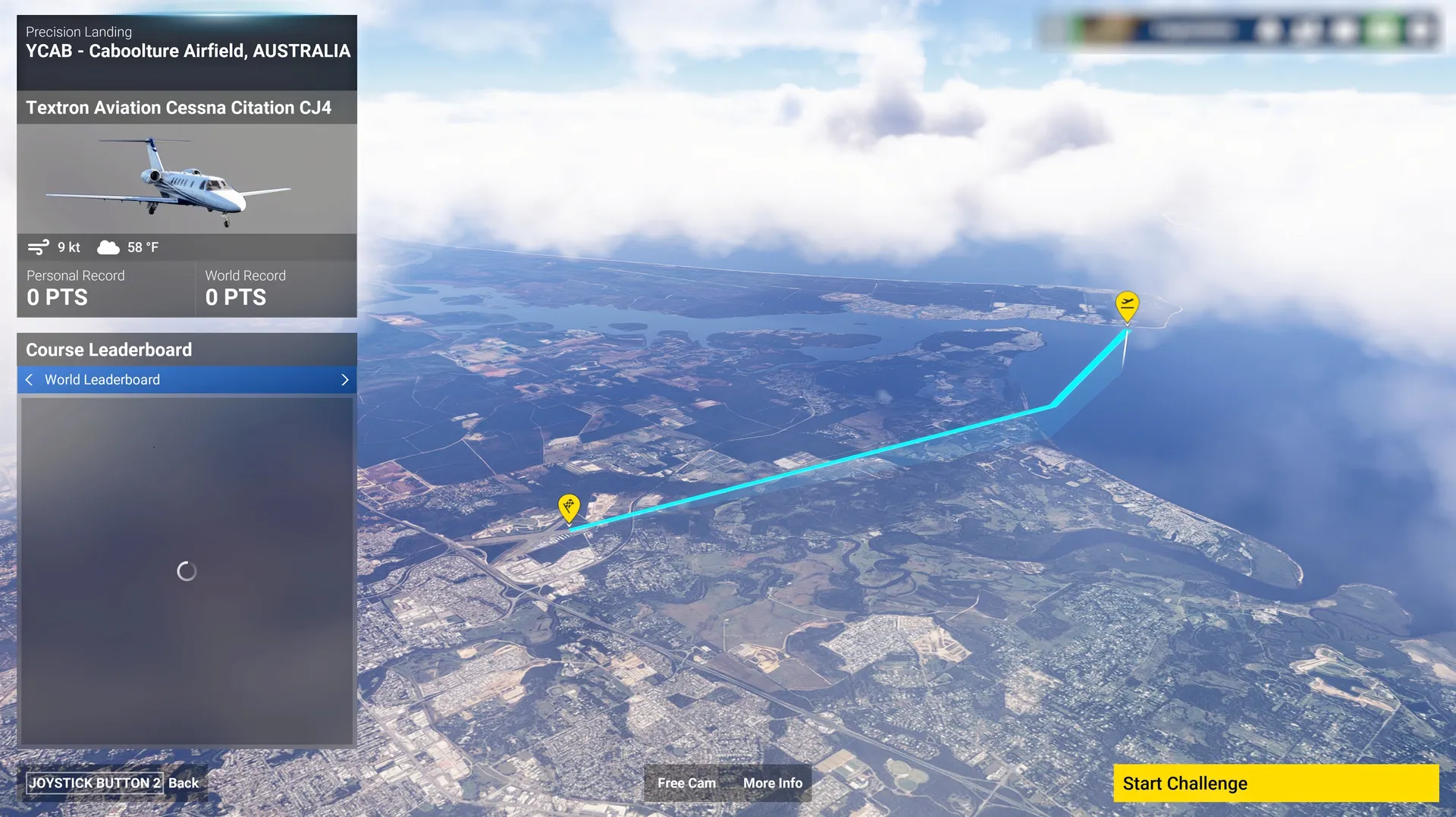Select the landing target map pin

[x=569, y=506]
